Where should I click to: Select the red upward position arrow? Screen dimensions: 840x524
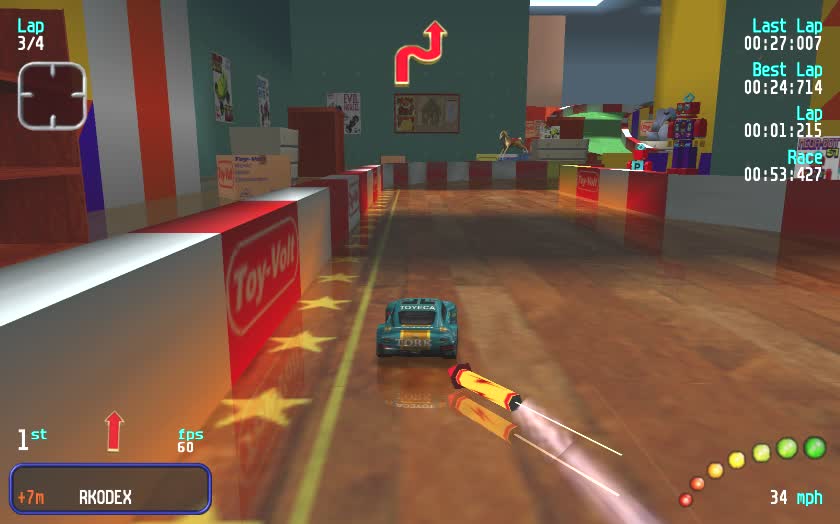point(115,430)
